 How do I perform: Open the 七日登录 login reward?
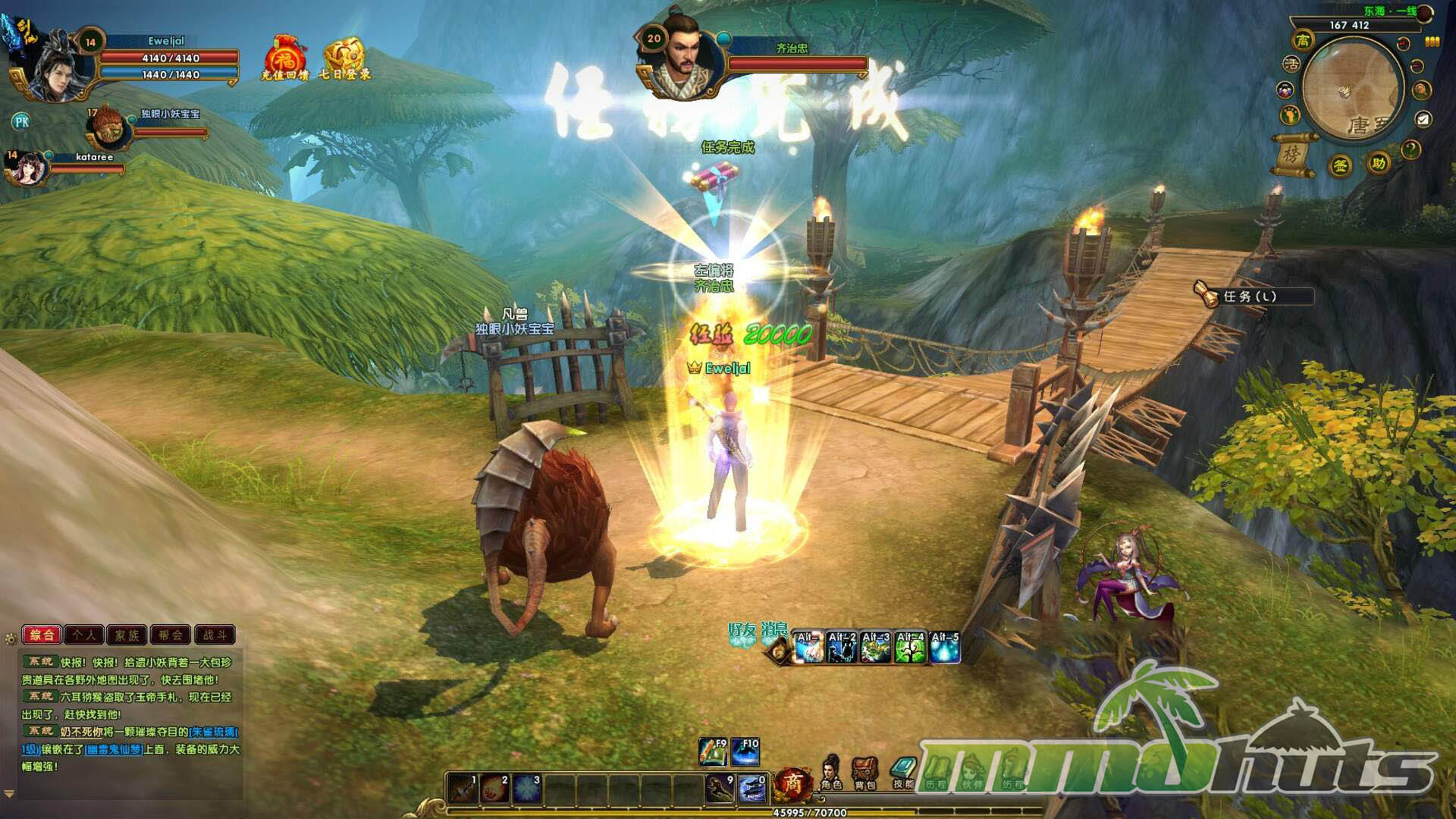pyautogui.click(x=345, y=58)
